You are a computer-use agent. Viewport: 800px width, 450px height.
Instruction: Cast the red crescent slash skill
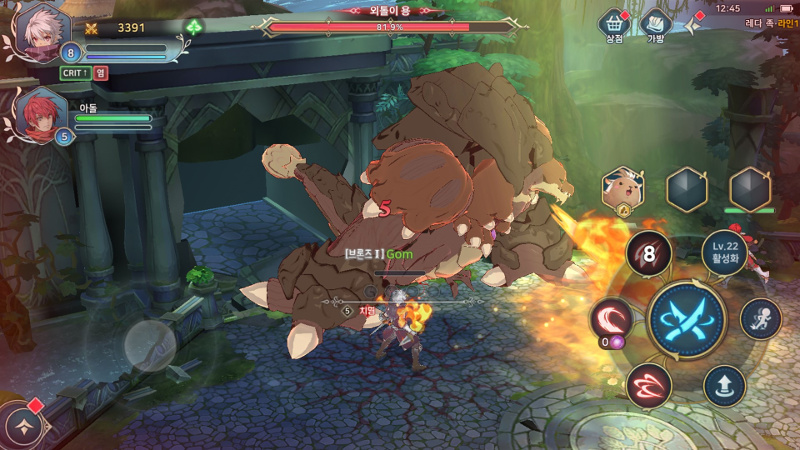coord(611,319)
